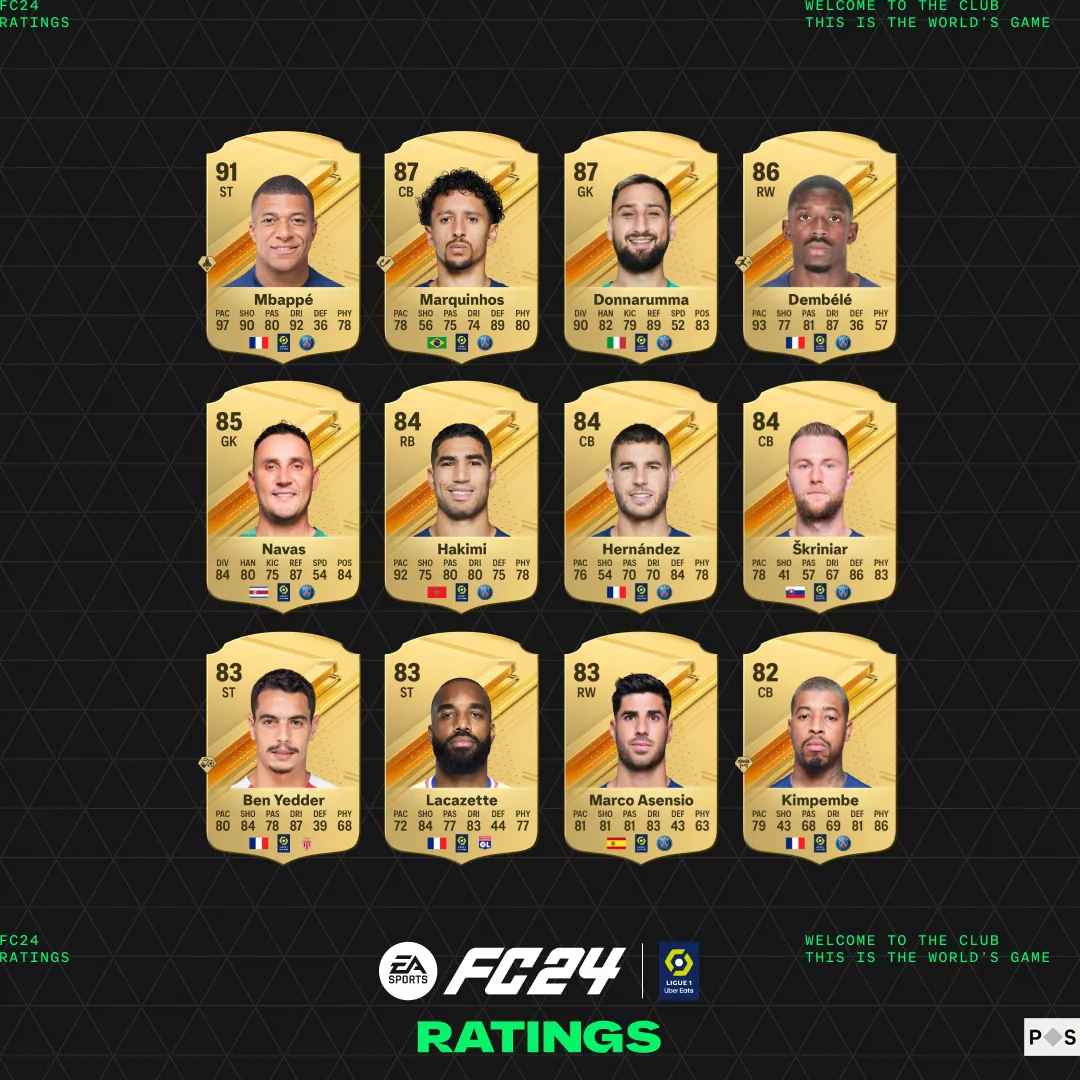Select the Mbappé 91 ST card
The width and height of the screenshot is (1080, 1080).
[x=283, y=250]
